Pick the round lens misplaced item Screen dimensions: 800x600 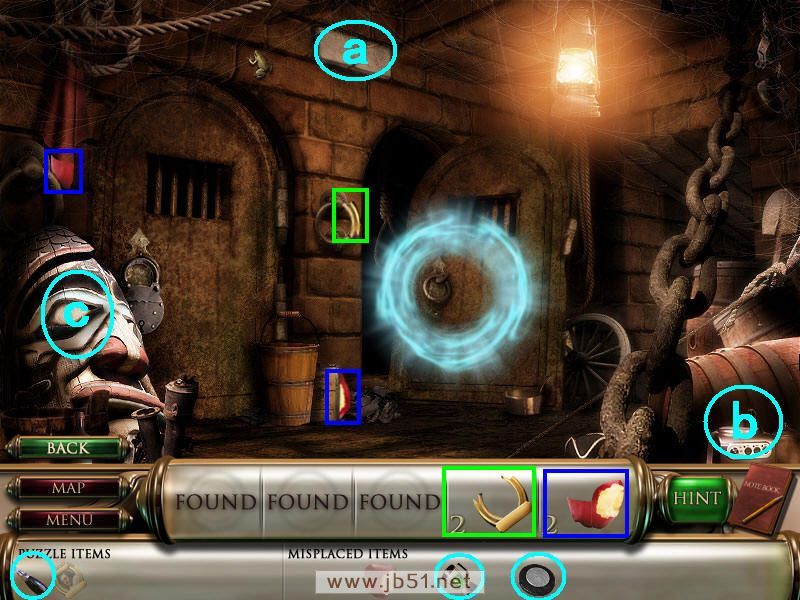point(538,577)
